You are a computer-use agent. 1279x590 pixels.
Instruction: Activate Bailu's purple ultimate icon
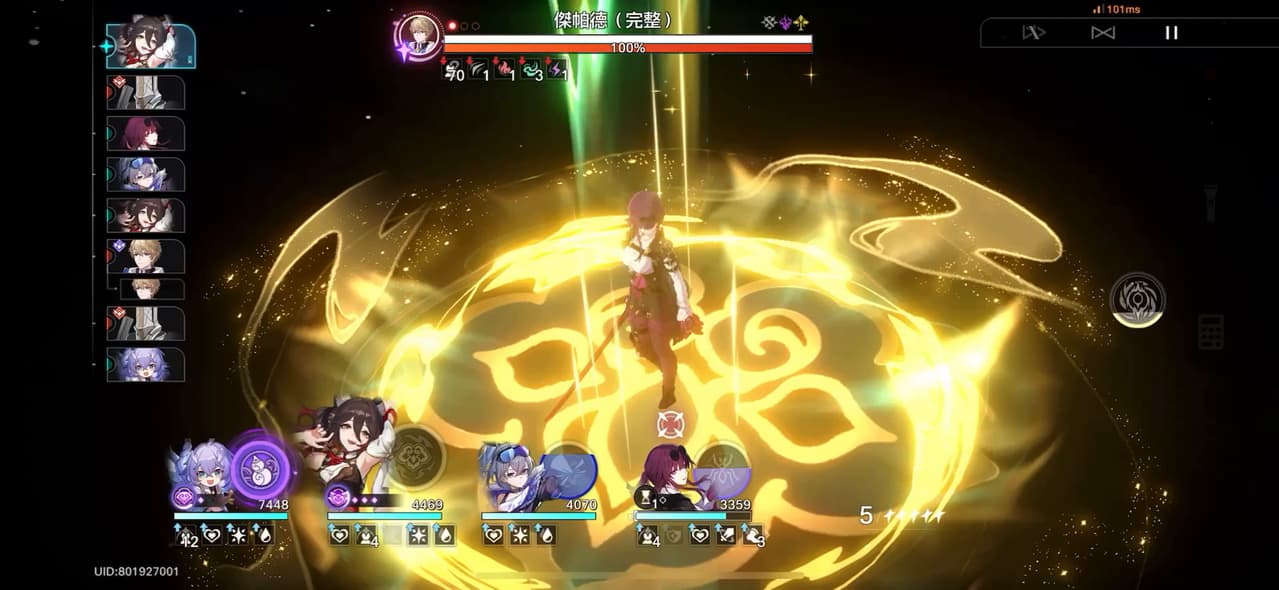[261, 469]
